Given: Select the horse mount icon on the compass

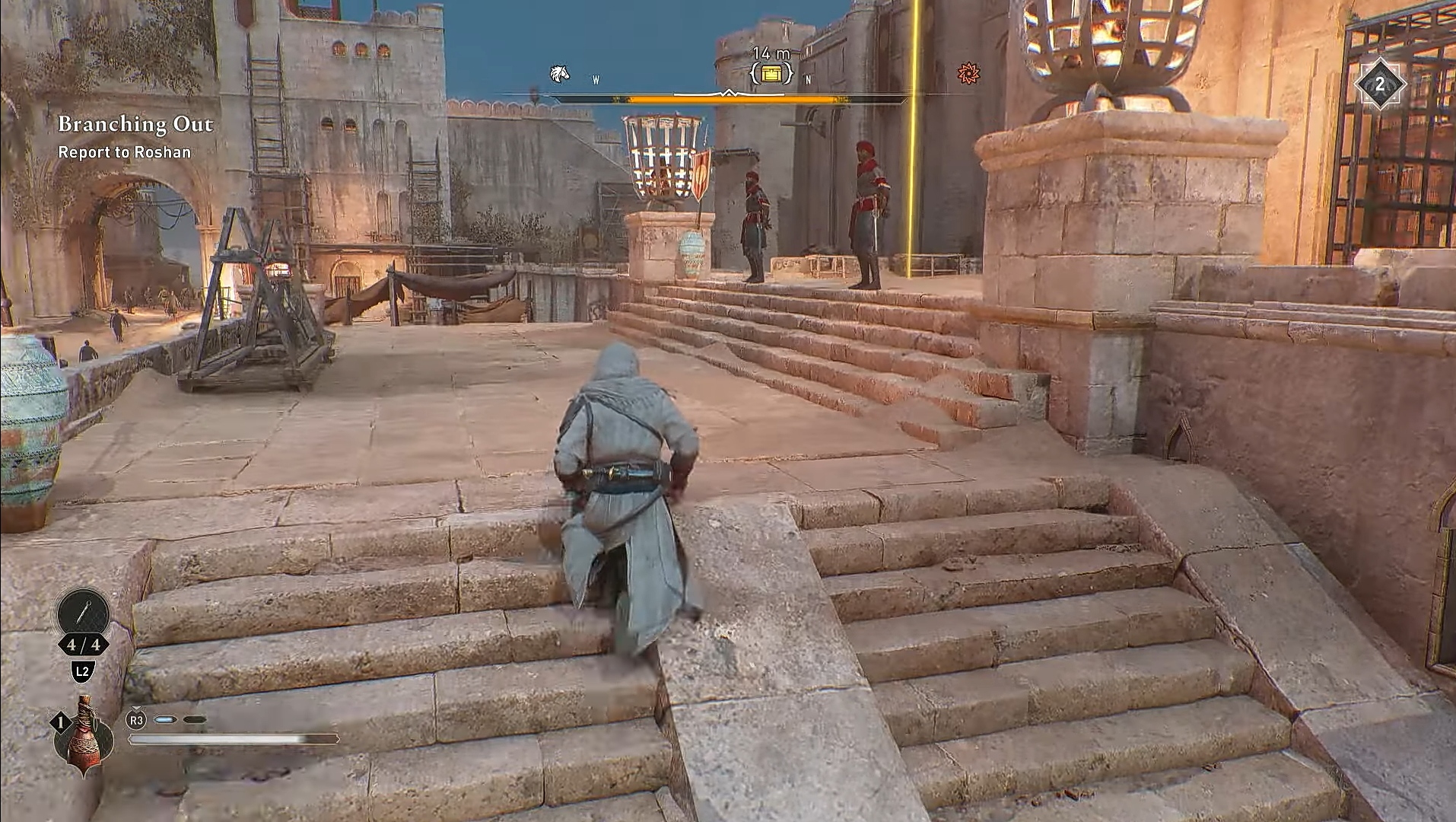Looking at the screenshot, I should pyautogui.click(x=559, y=73).
